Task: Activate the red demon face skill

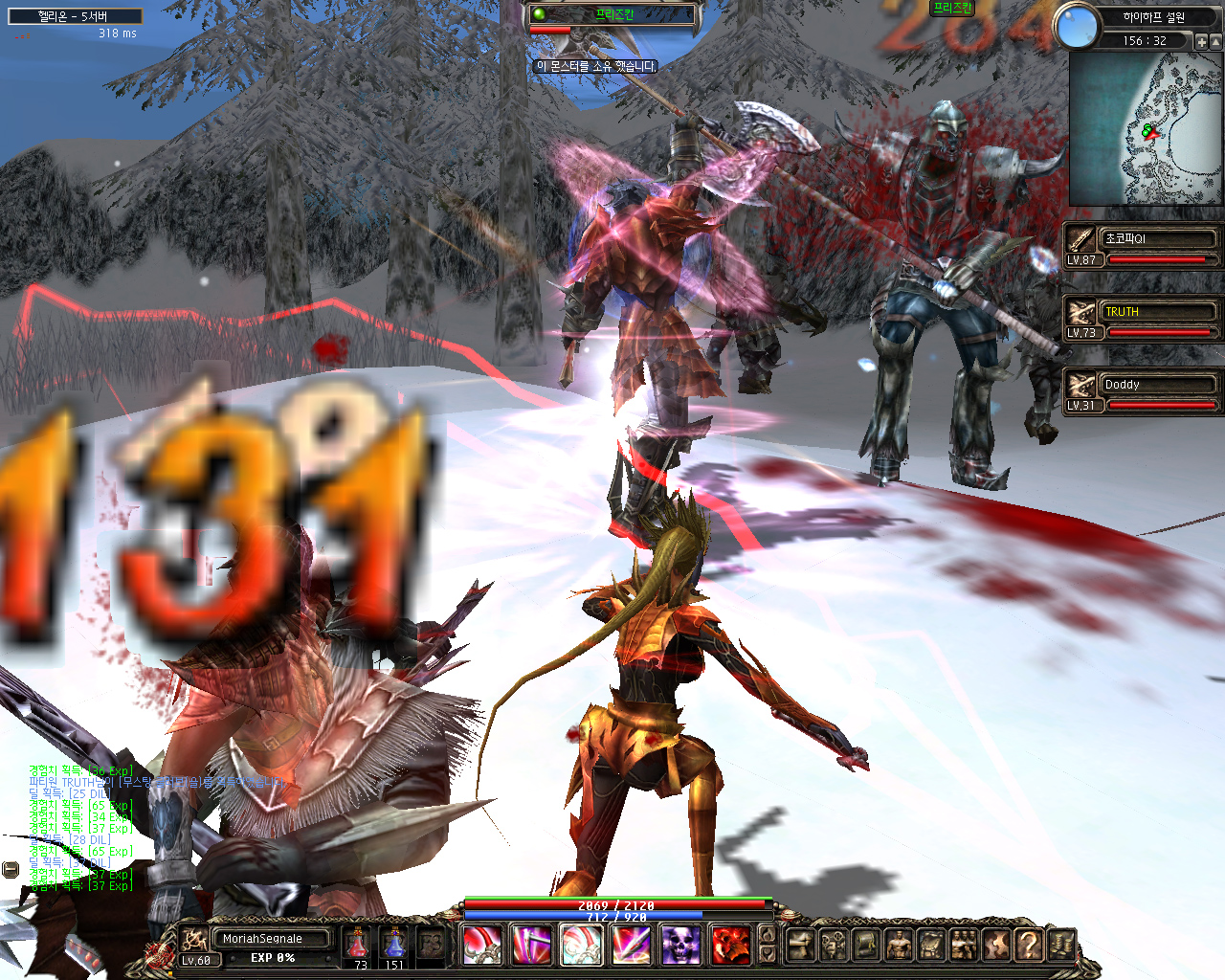Action: tap(731, 945)
